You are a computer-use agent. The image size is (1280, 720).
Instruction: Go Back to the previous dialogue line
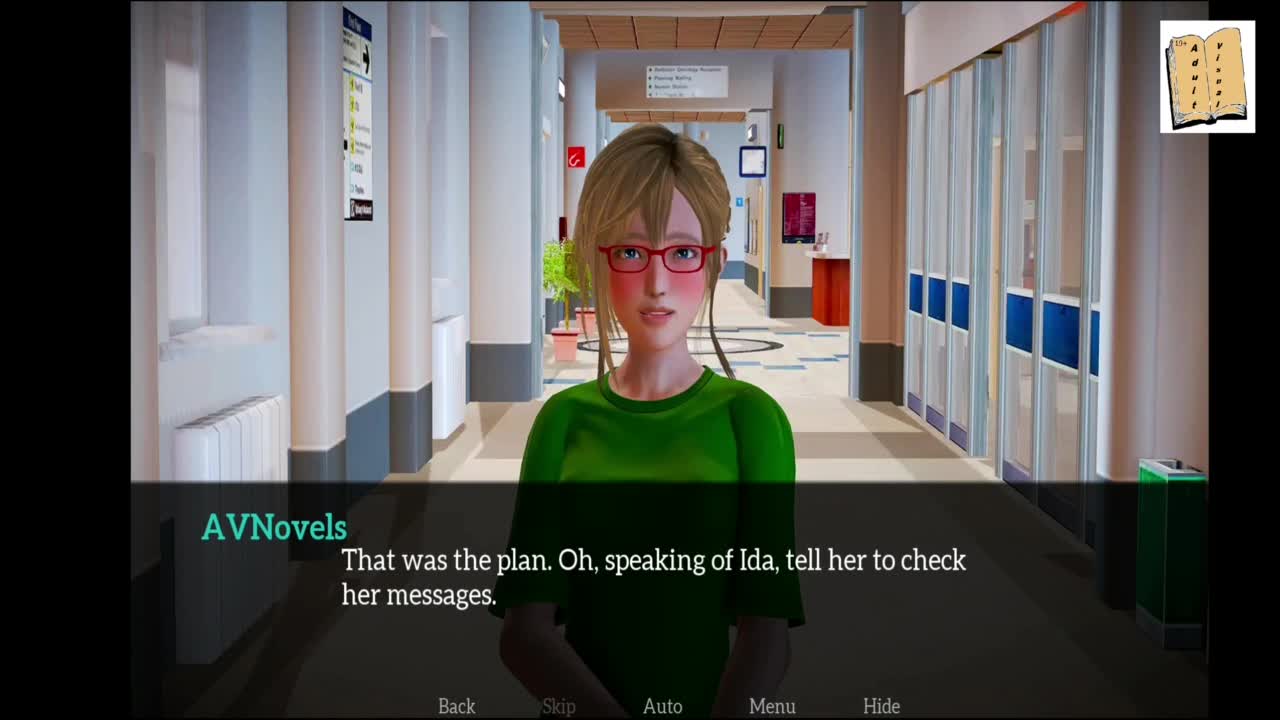point(456,706)
